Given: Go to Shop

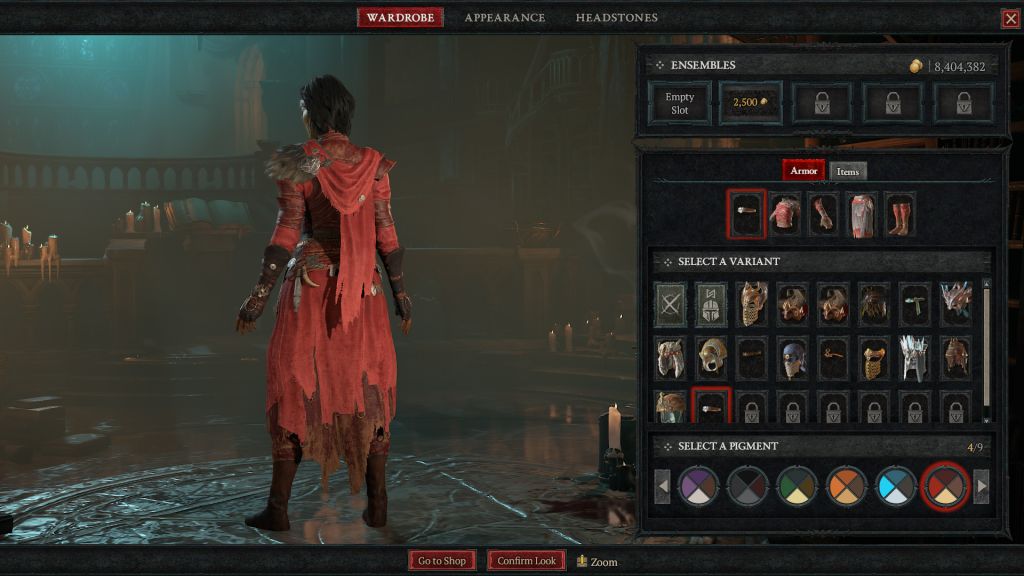Looking at the screenshot, I should tap(442, 561).
